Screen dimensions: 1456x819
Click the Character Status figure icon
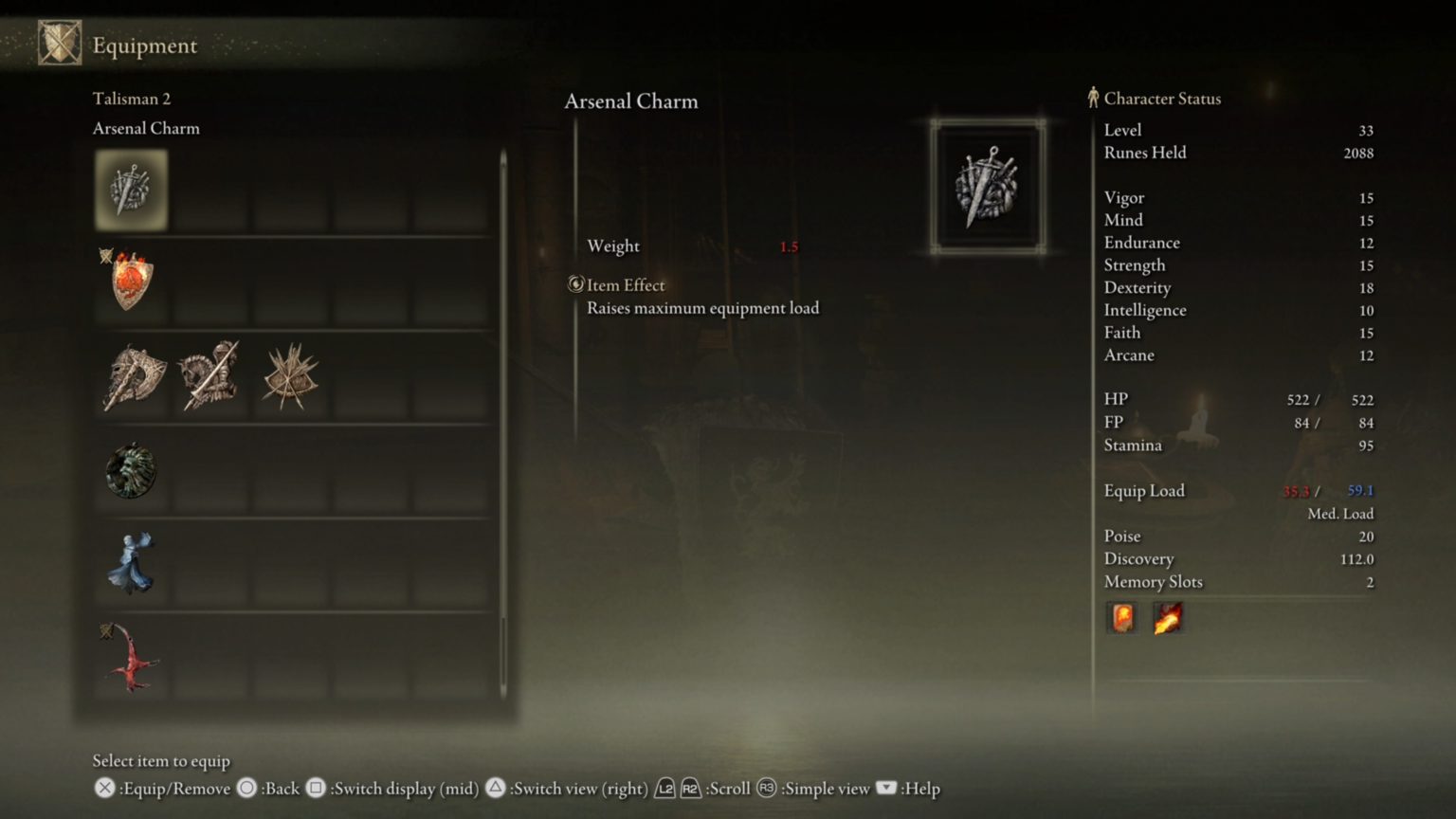click(x=1094, y=98)
